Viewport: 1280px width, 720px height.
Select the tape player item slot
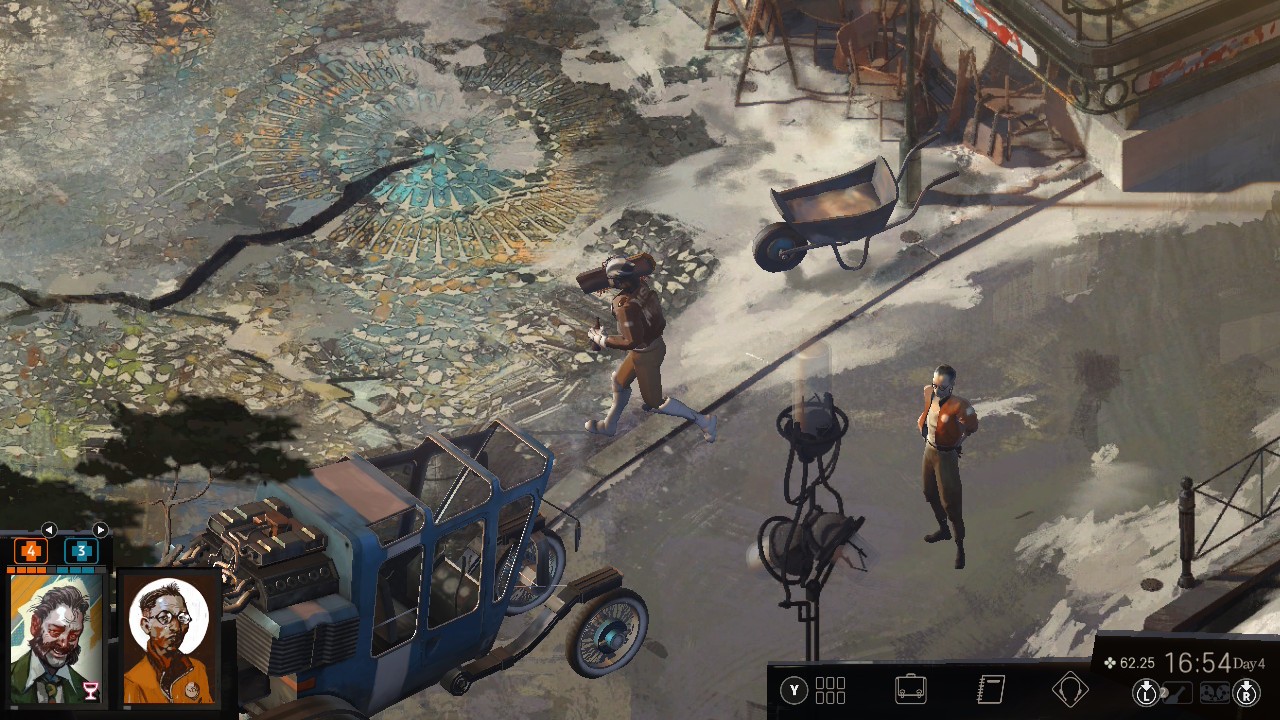point(1214,692)
